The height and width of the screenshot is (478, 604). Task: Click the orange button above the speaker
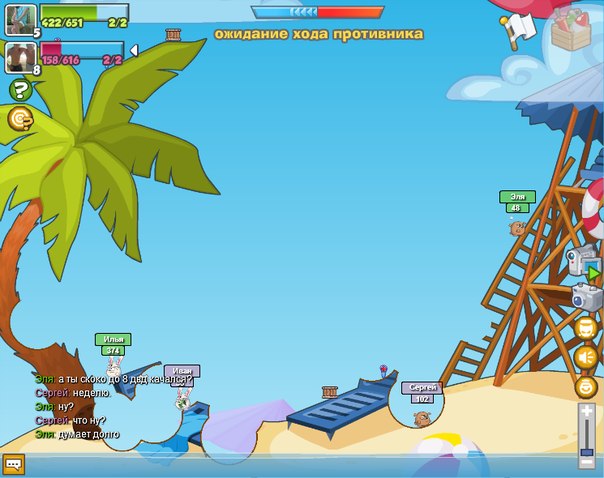[587, 327]
